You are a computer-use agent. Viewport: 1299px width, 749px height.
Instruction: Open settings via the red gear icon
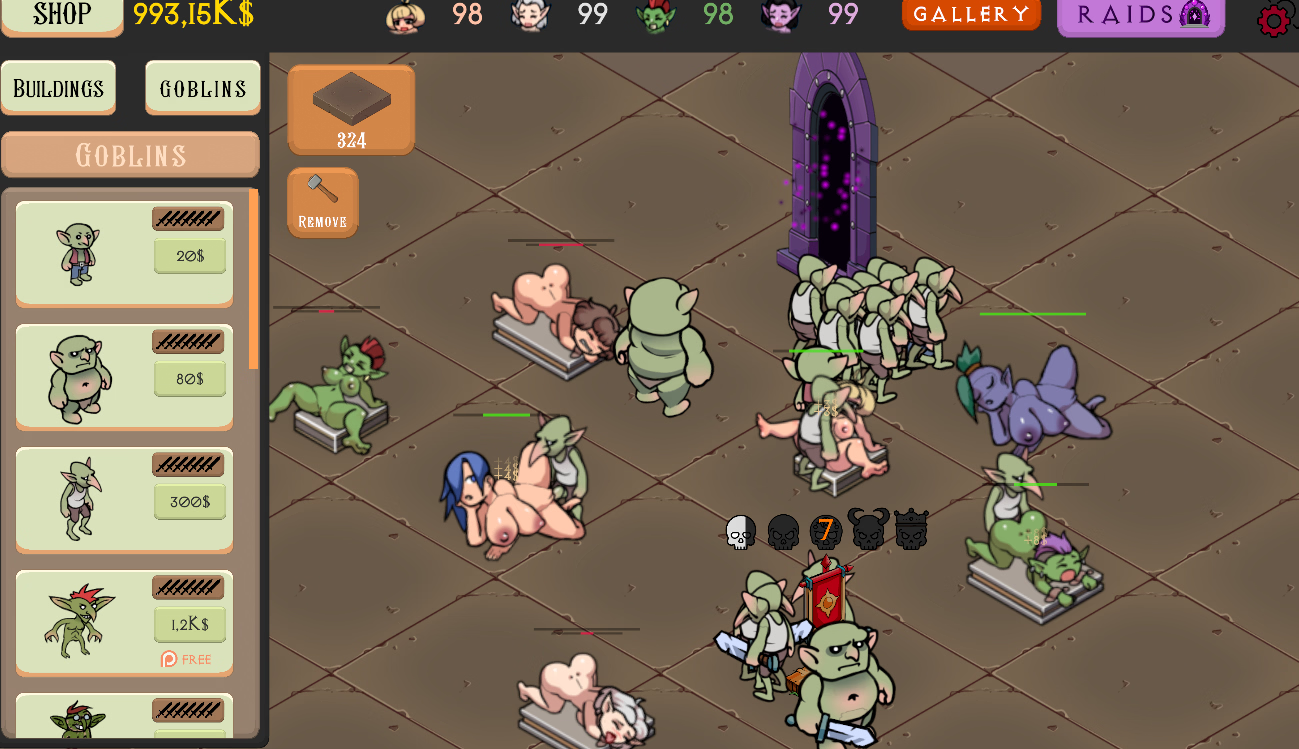1274,20
